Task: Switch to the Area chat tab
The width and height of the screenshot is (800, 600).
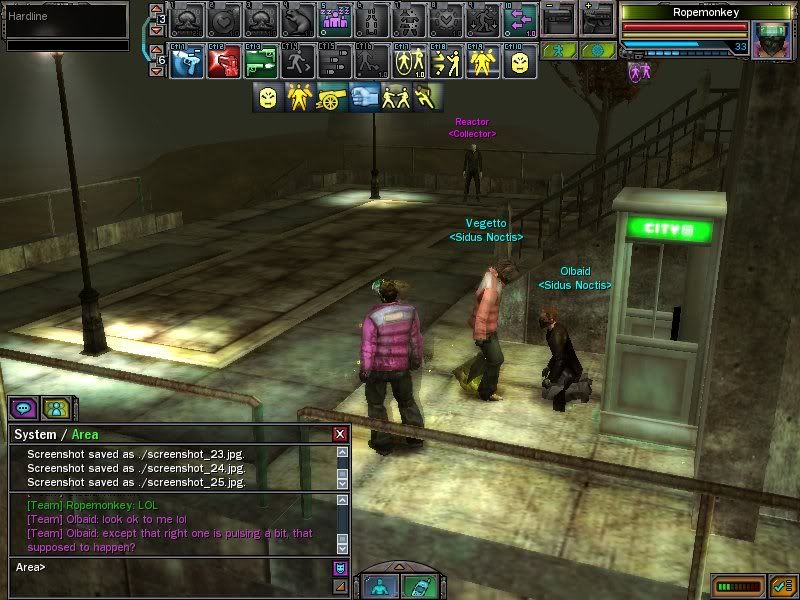Action: 85,434
